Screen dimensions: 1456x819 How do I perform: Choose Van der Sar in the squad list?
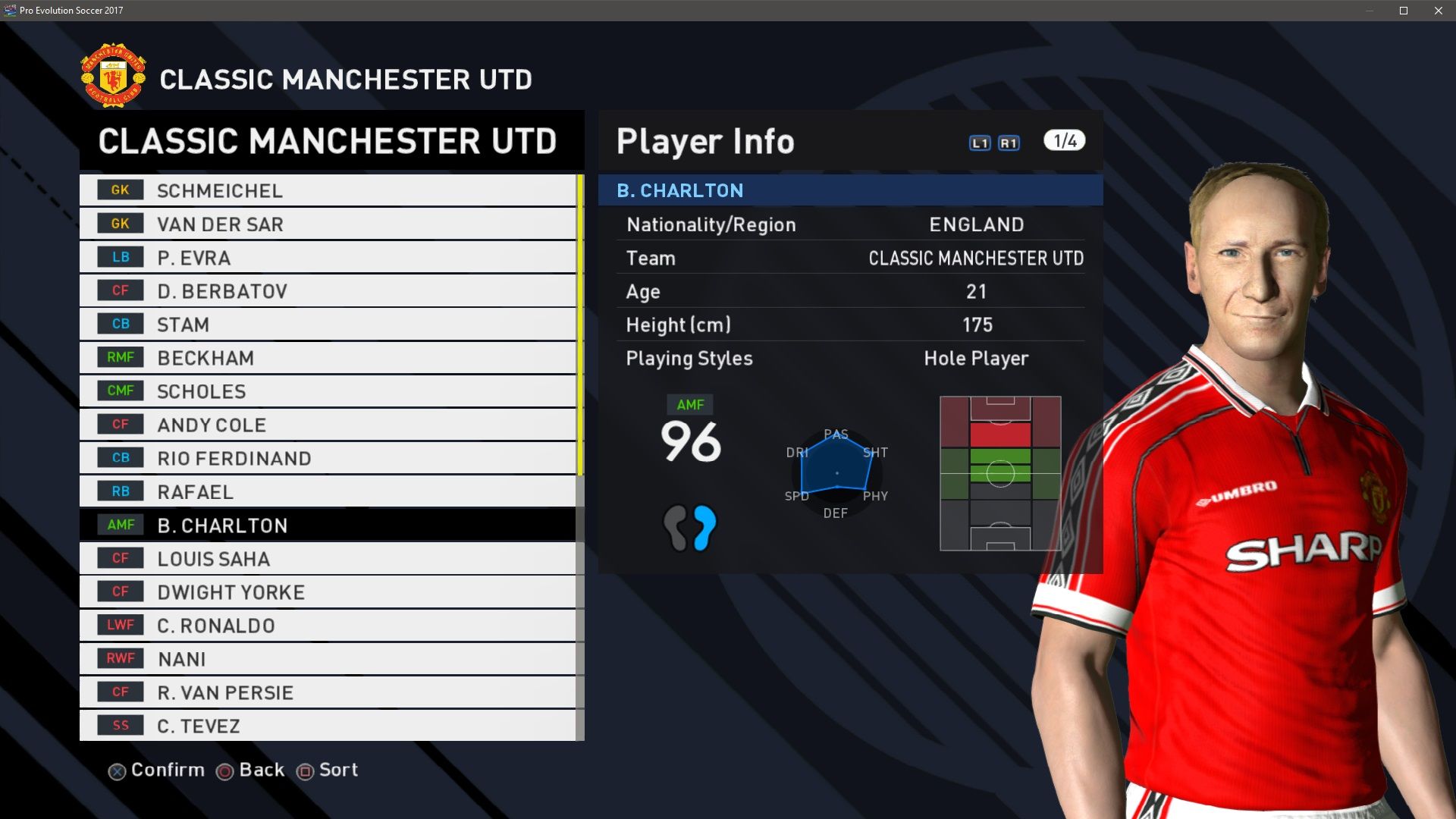[327, 224]
